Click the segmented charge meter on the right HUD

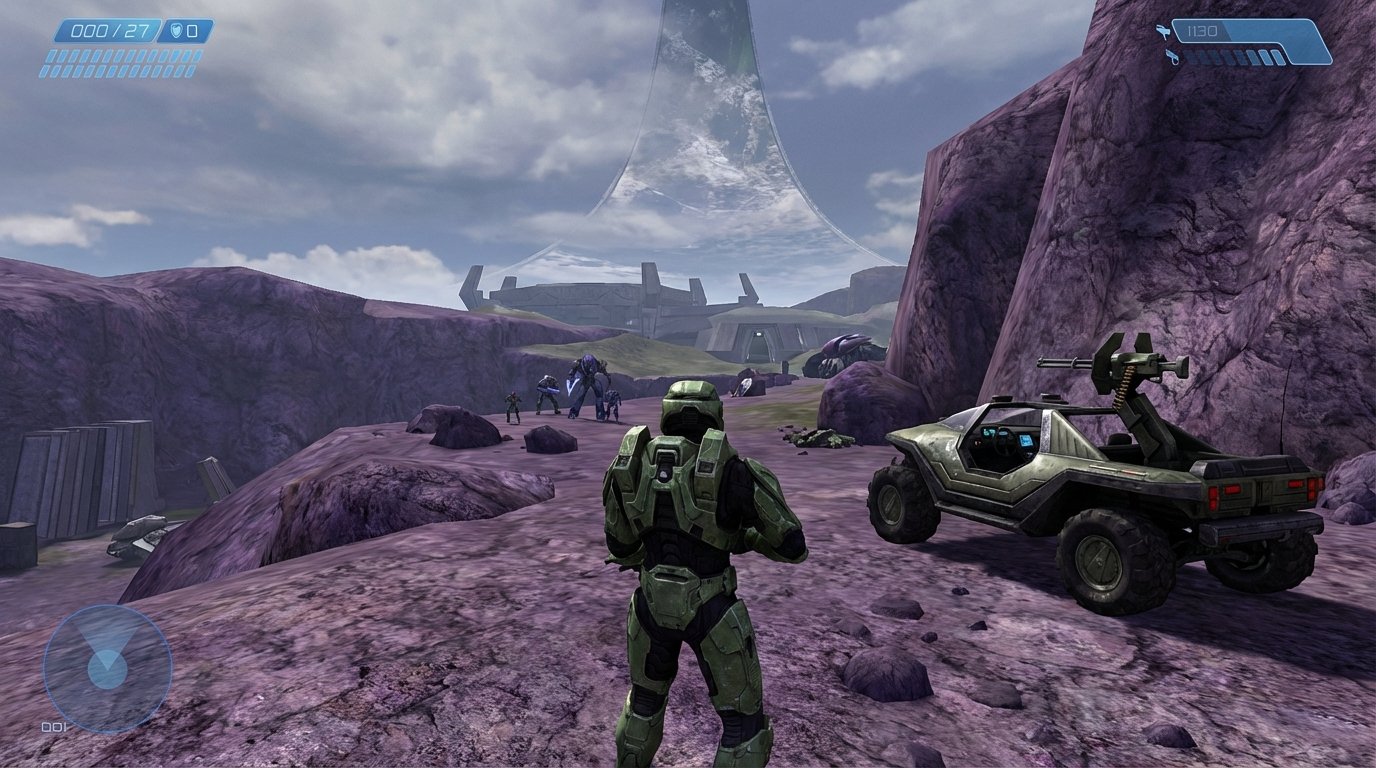[x=1235, y=57]
